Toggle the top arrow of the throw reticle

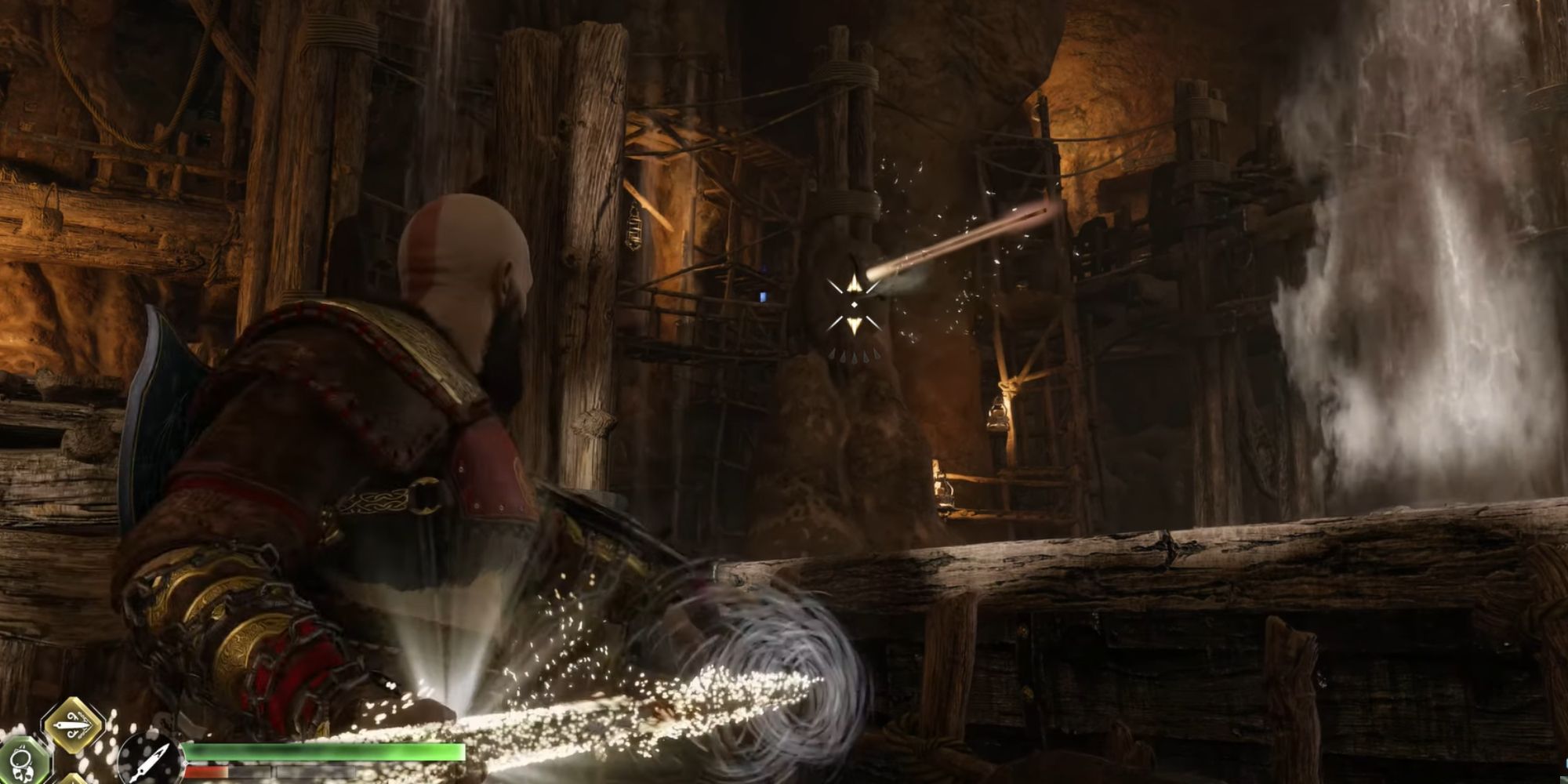pyautogui.click(x=855, y=284)
